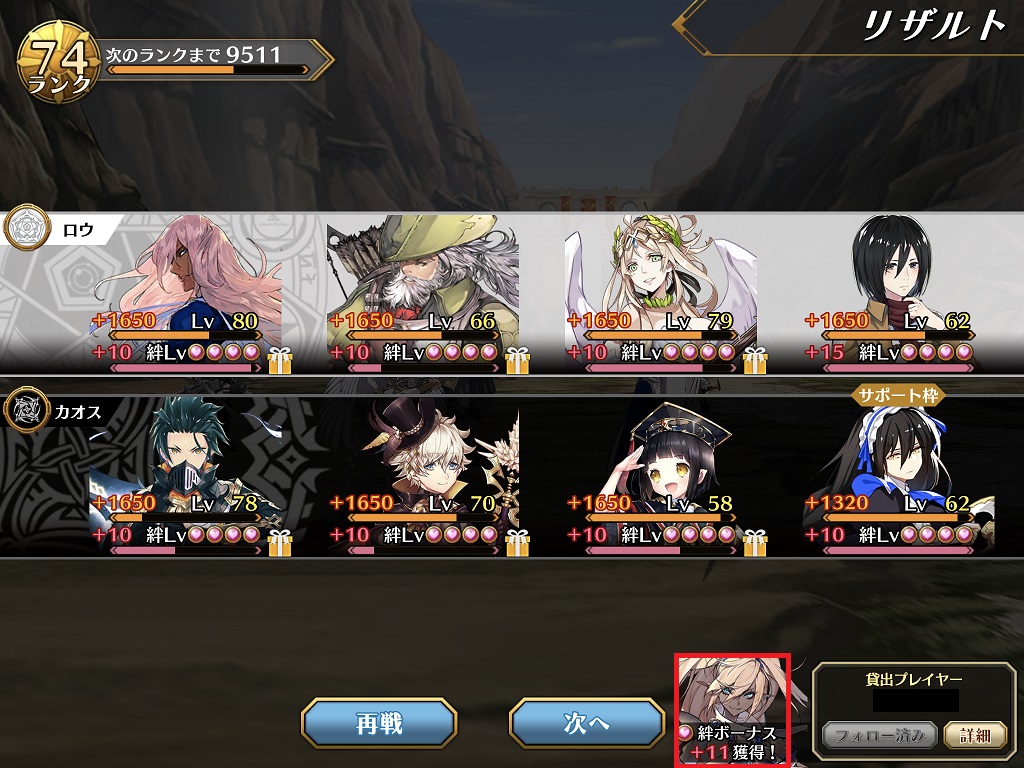Tap the gift box on saluting girl card

[x=755, y=541]
